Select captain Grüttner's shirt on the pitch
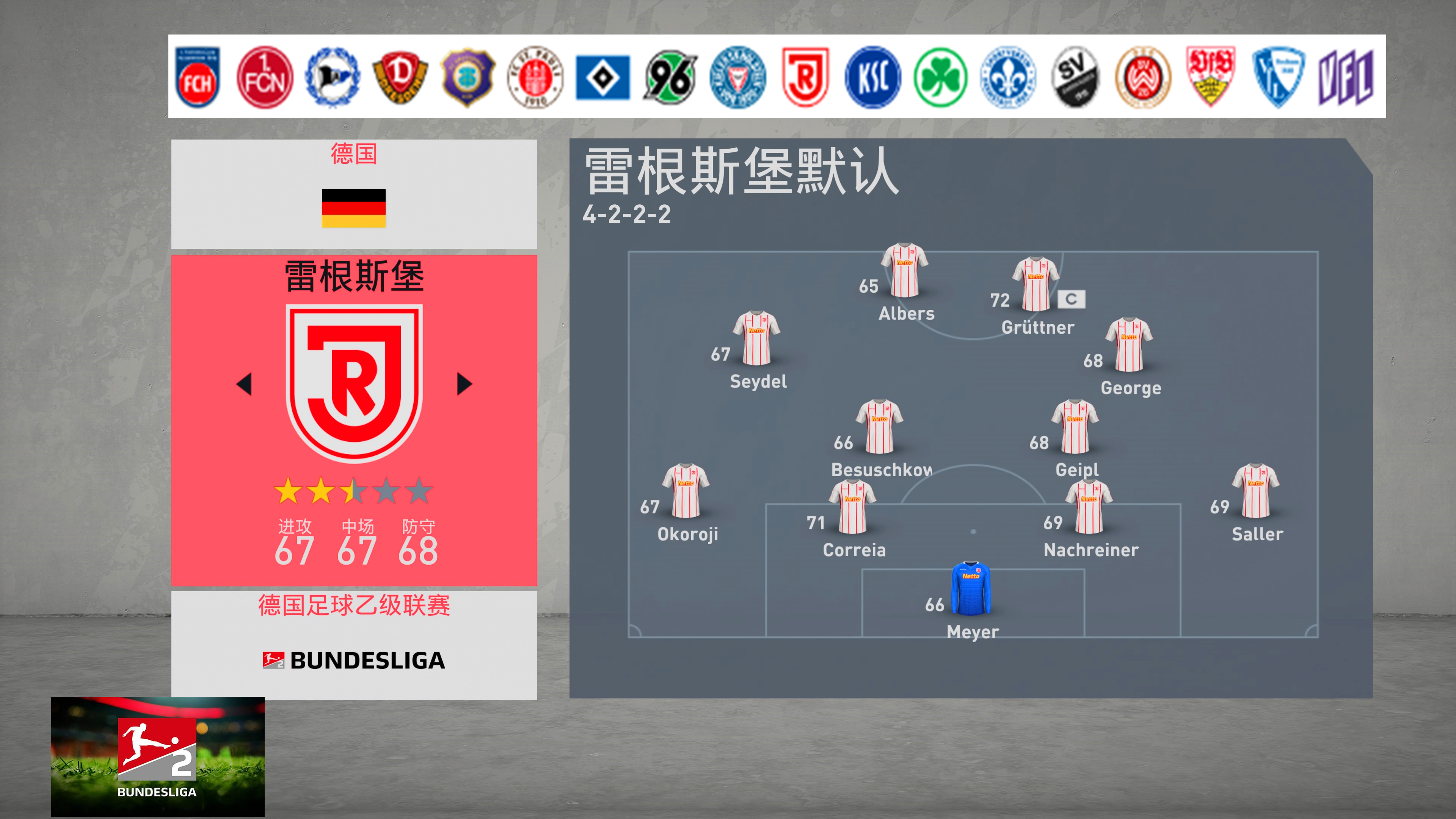 [1036, 284]
